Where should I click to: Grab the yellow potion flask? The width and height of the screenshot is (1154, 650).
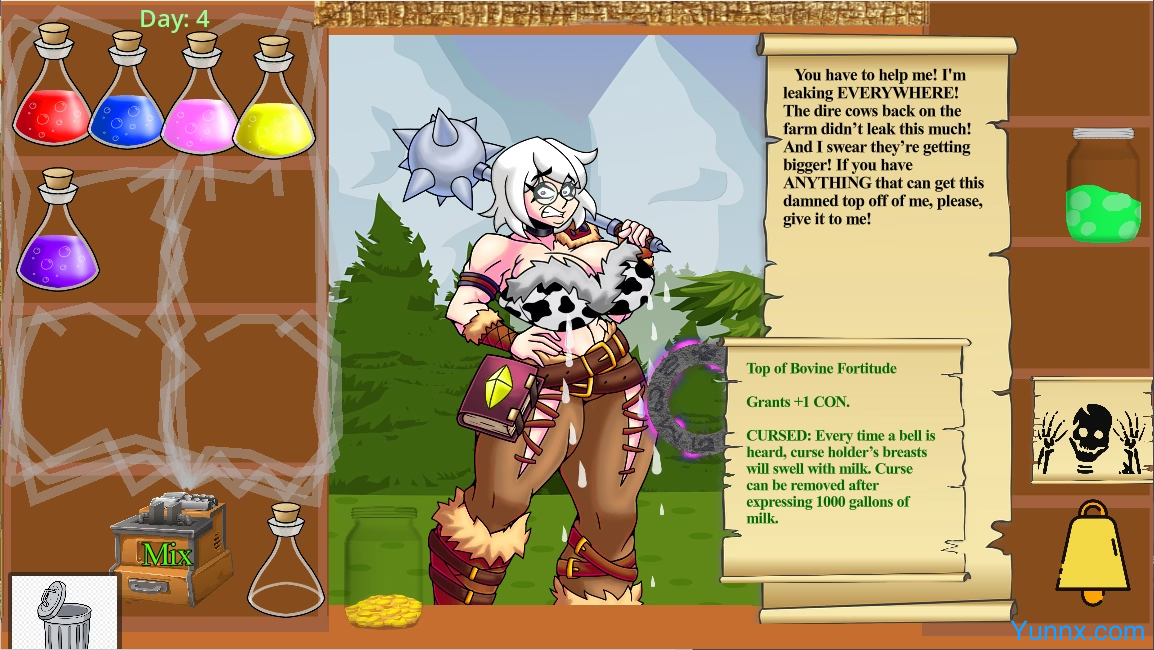click(x=273, y=106)
